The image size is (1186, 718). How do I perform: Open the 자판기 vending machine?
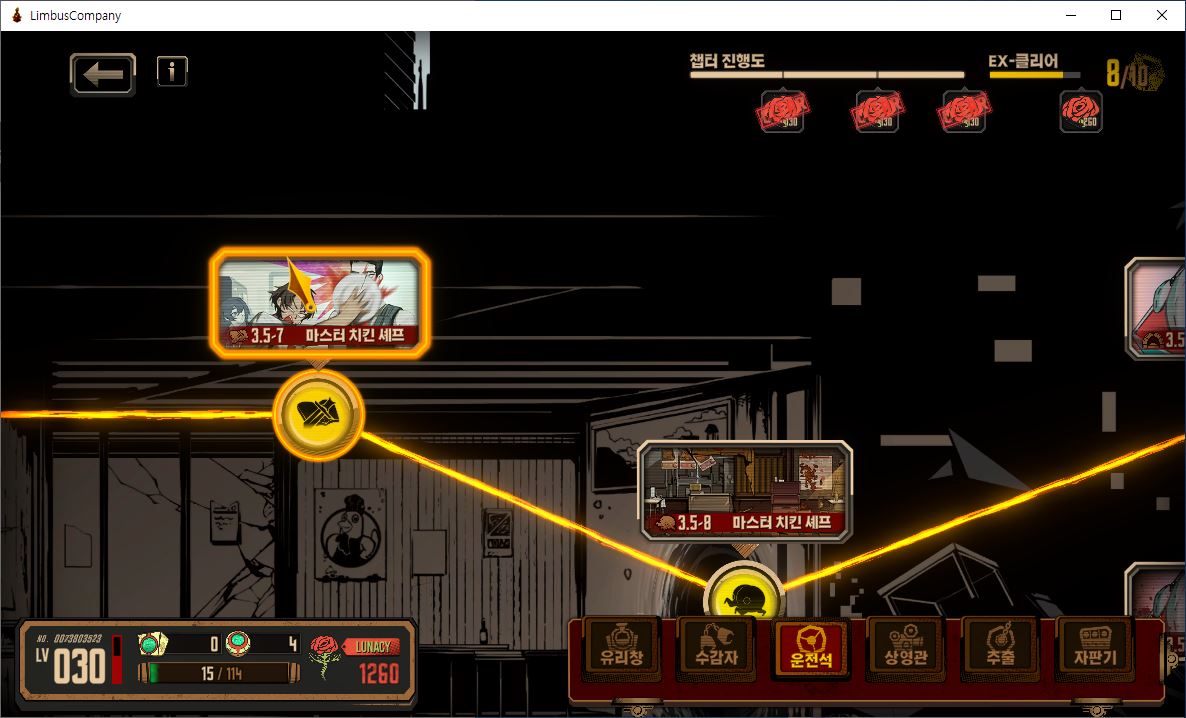[1094, 649]
